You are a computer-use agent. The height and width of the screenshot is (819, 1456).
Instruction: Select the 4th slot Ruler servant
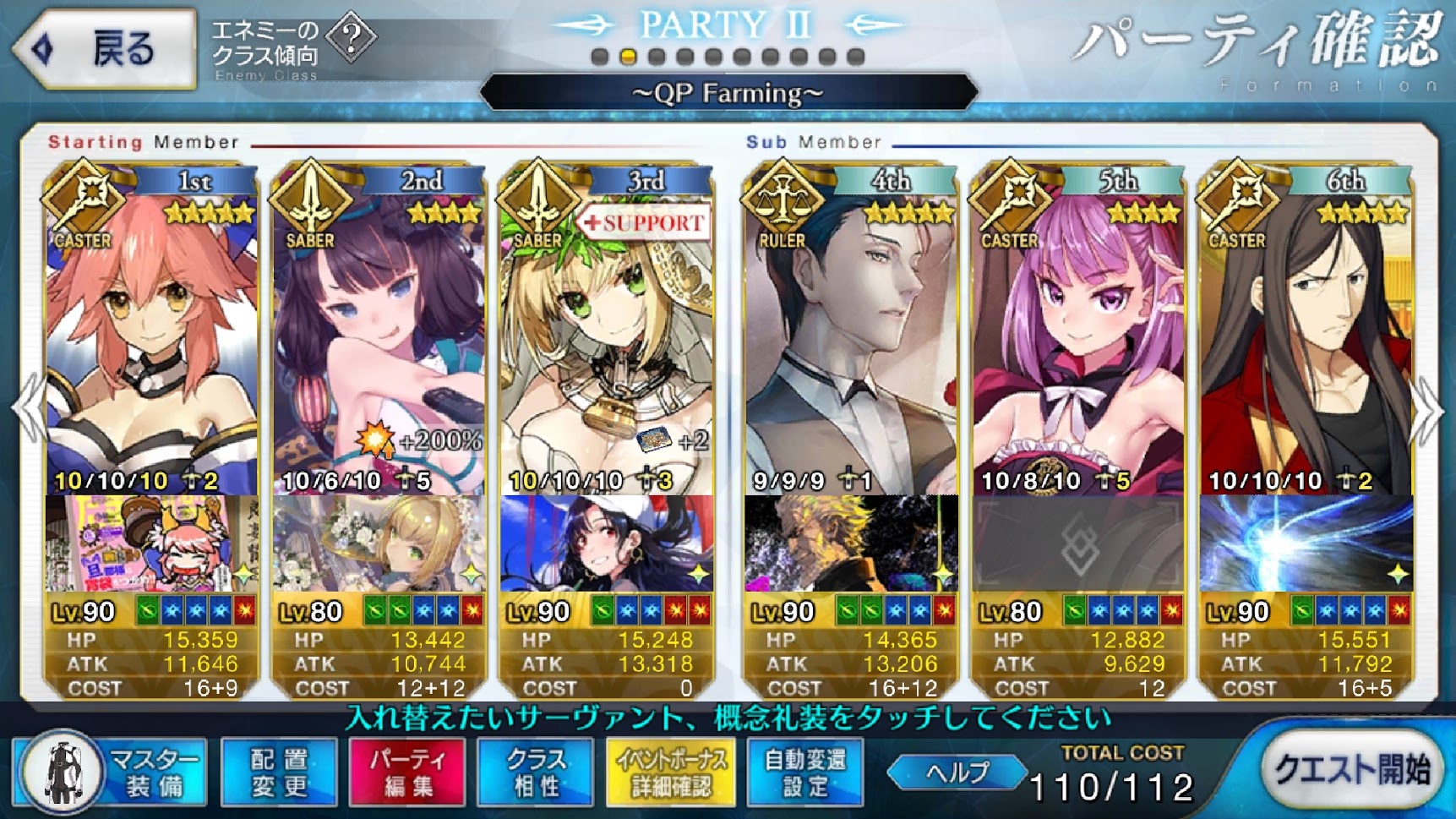tap(851, 338)
